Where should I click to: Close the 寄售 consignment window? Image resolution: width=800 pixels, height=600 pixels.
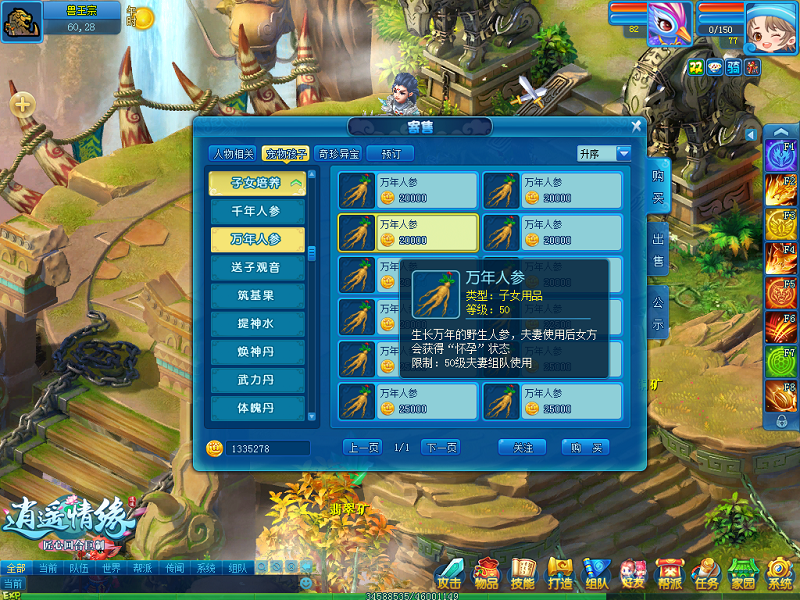[x=636, y=126]
